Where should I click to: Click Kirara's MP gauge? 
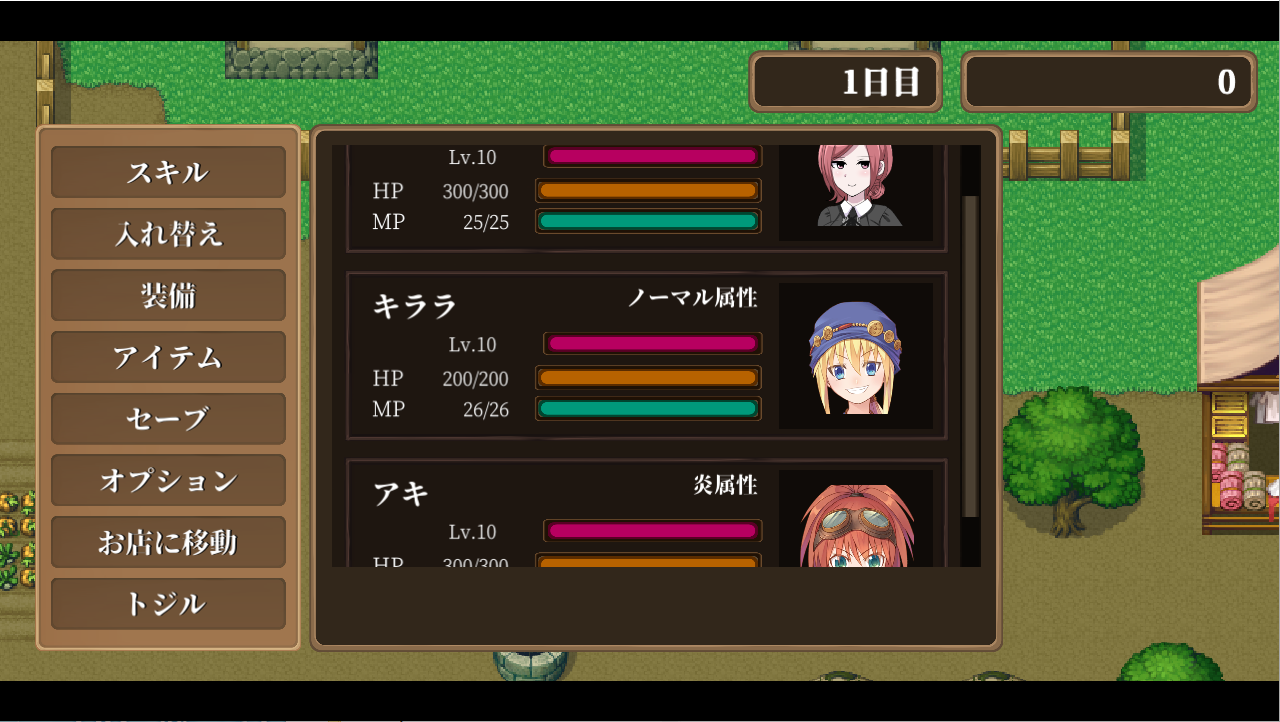[x=648, y=408]
